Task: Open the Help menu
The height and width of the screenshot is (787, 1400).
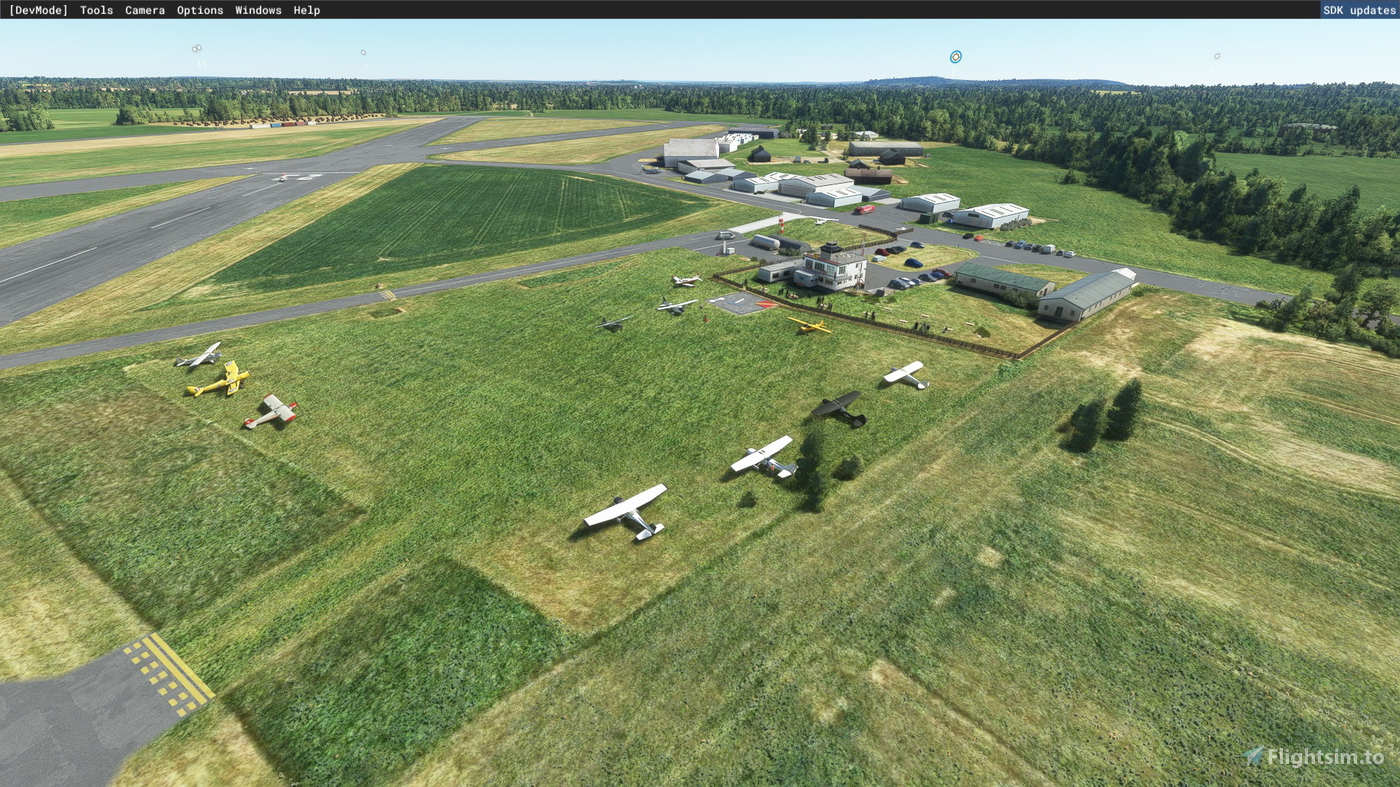Action: 306,10
